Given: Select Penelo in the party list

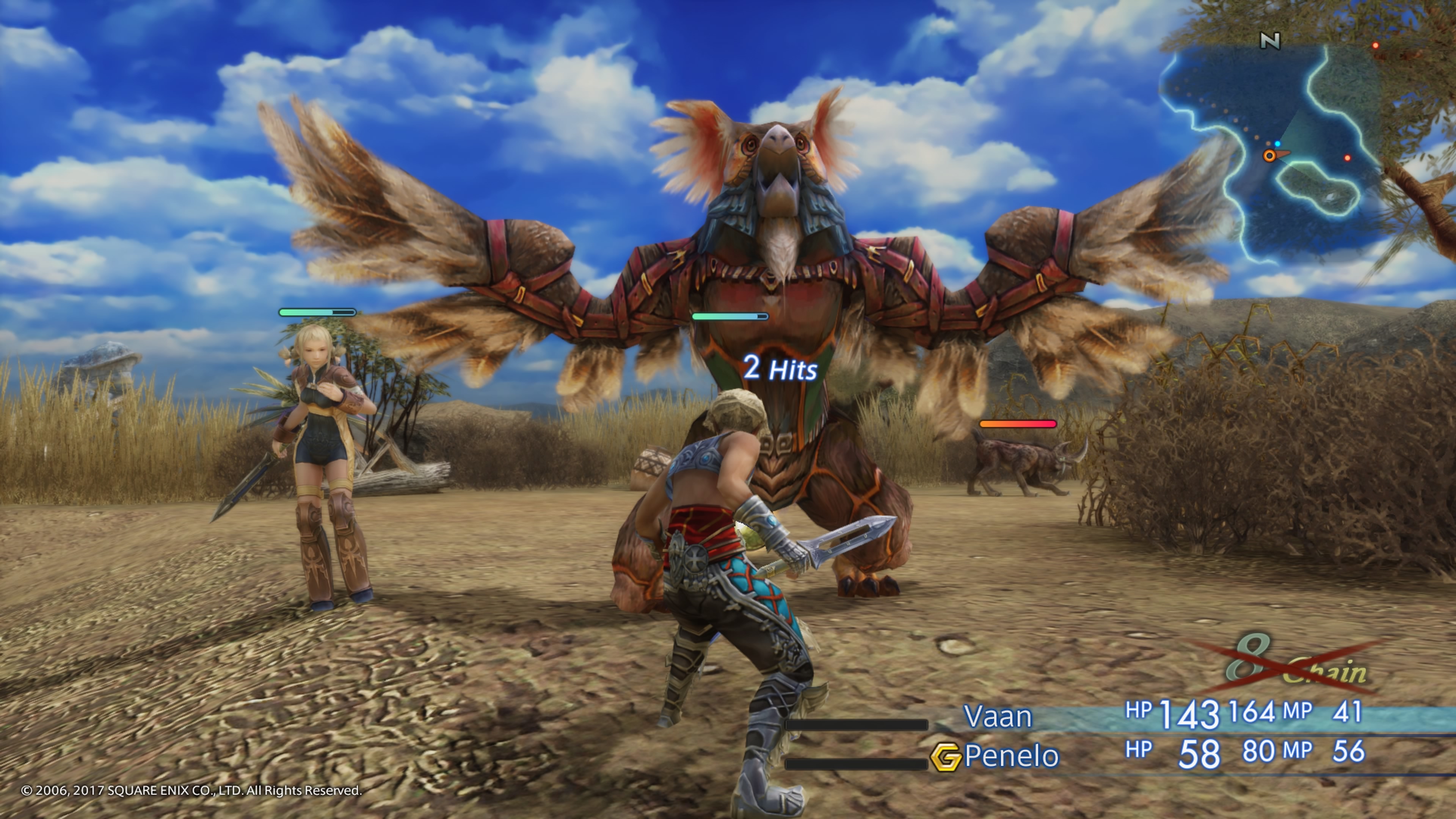Looking at the screenshot, I should (x=1011, y=756).
